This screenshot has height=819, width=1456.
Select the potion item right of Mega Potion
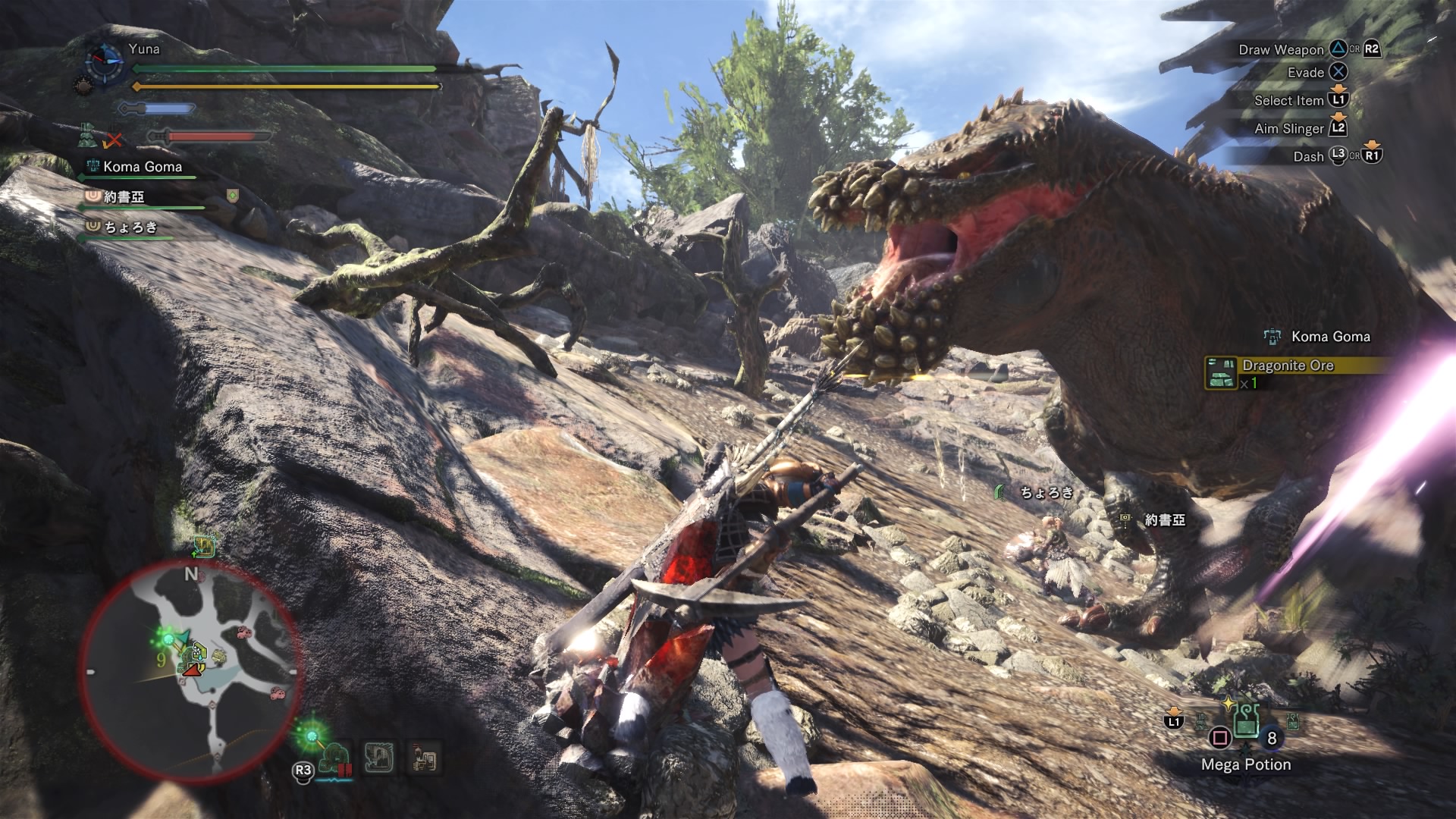click(1292, 722)
